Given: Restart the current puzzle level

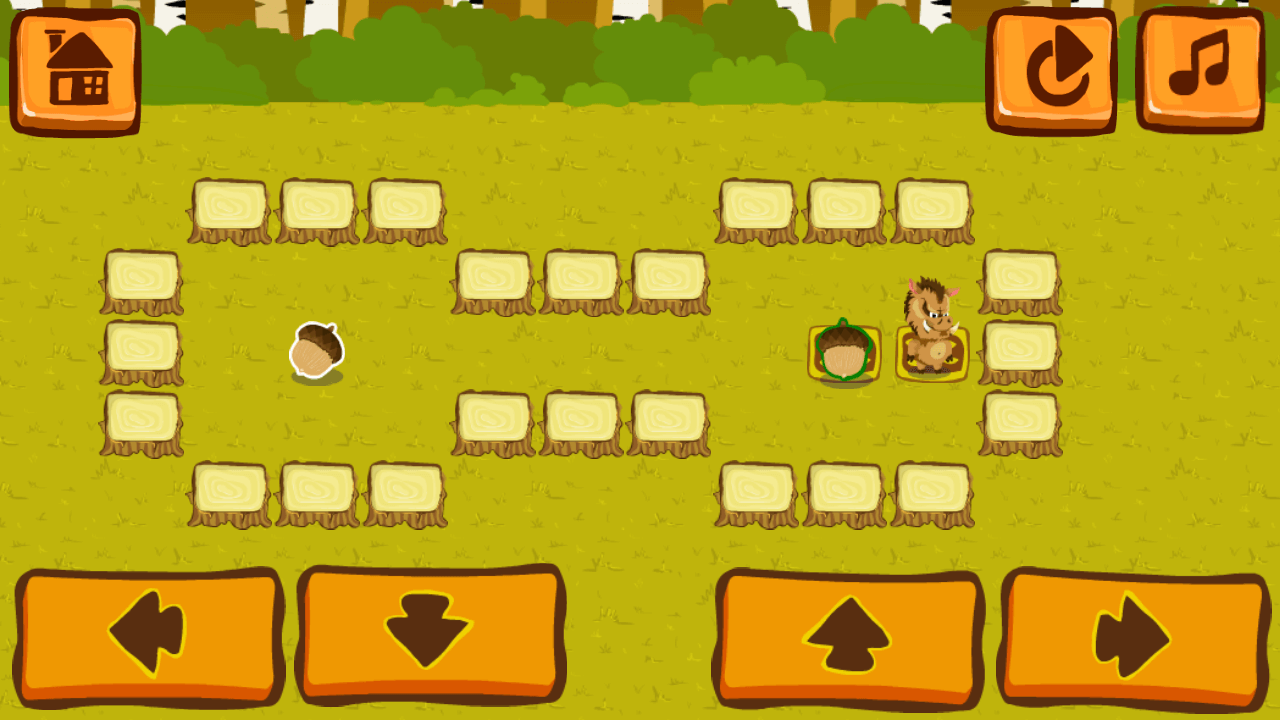Looking at the screenshot, I should click(x=1053, y=68).
